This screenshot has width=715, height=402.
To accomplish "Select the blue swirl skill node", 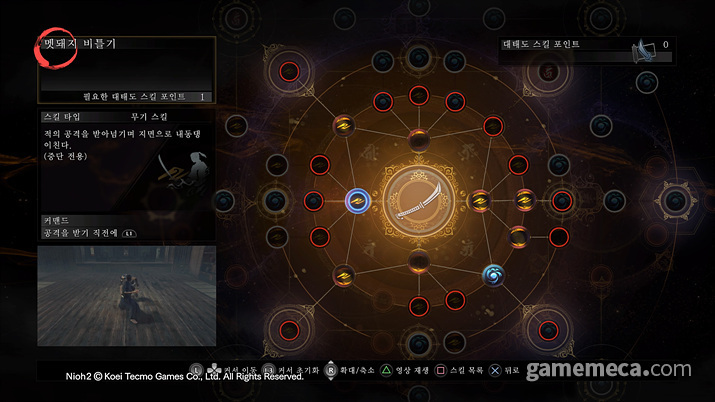I will pos(493,273).
